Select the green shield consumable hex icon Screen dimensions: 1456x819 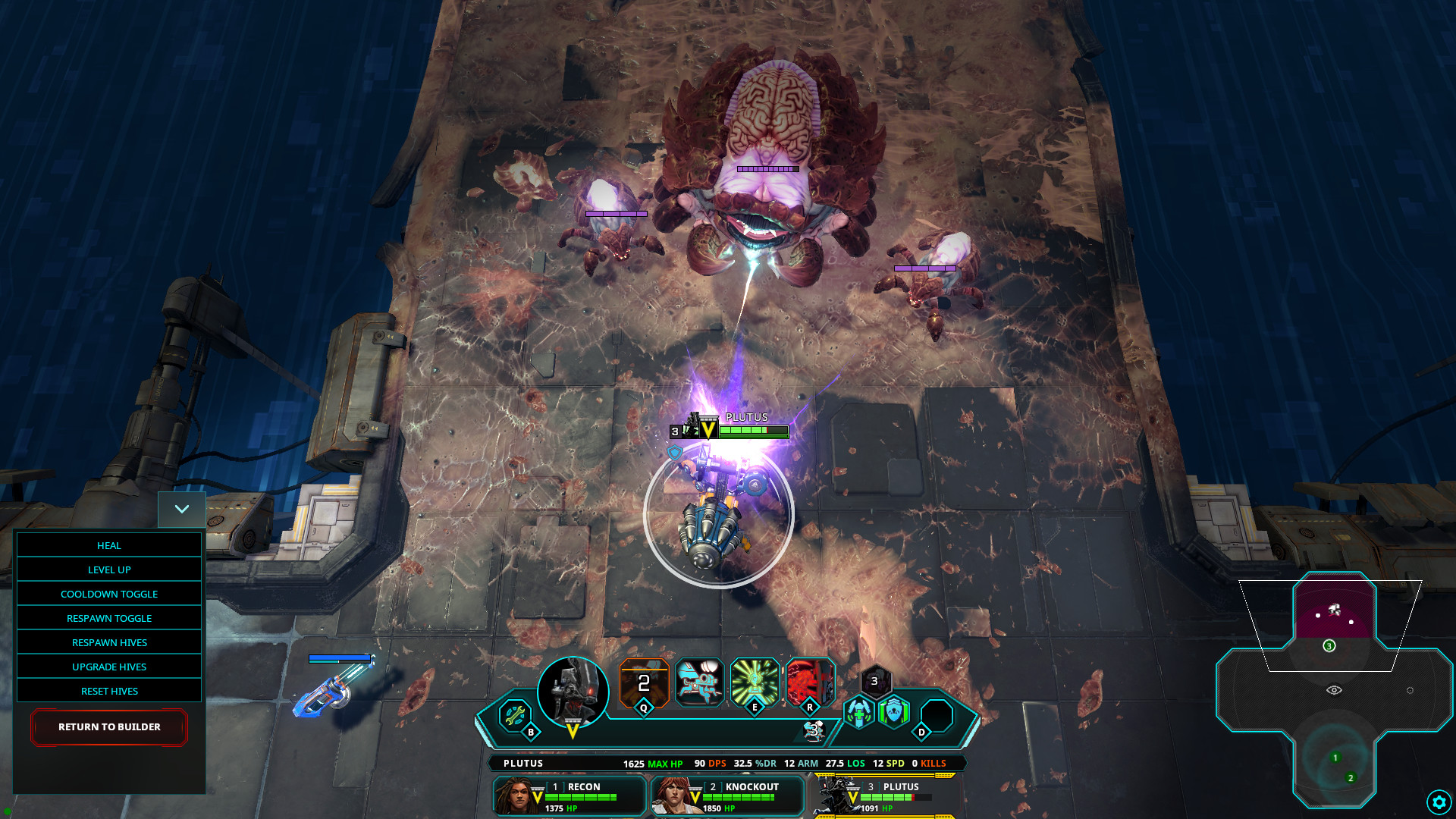(895, 711)
